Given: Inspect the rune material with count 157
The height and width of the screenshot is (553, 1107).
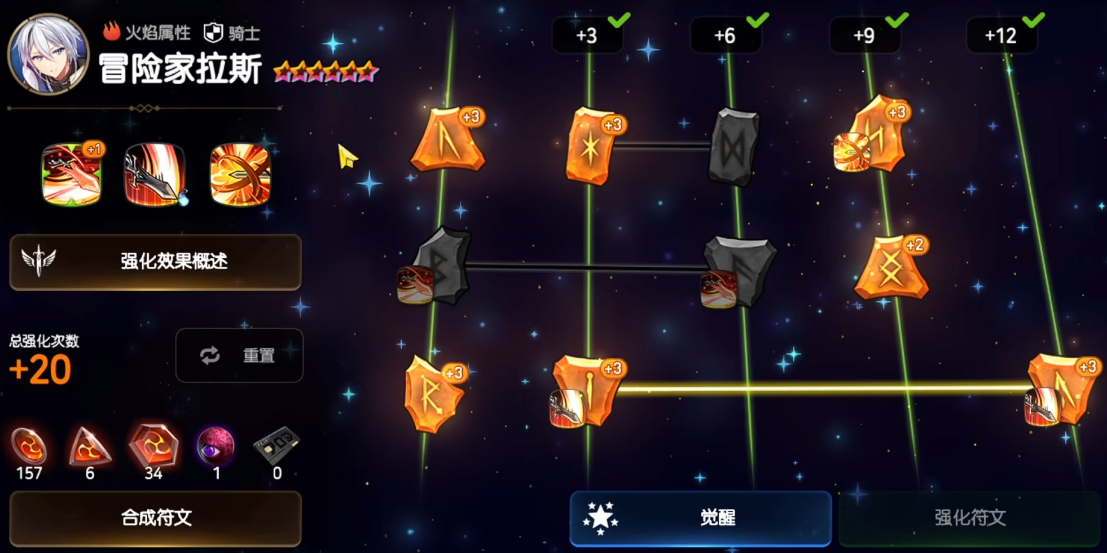Looking at the screenshot, I should click(x=29, y=446).
